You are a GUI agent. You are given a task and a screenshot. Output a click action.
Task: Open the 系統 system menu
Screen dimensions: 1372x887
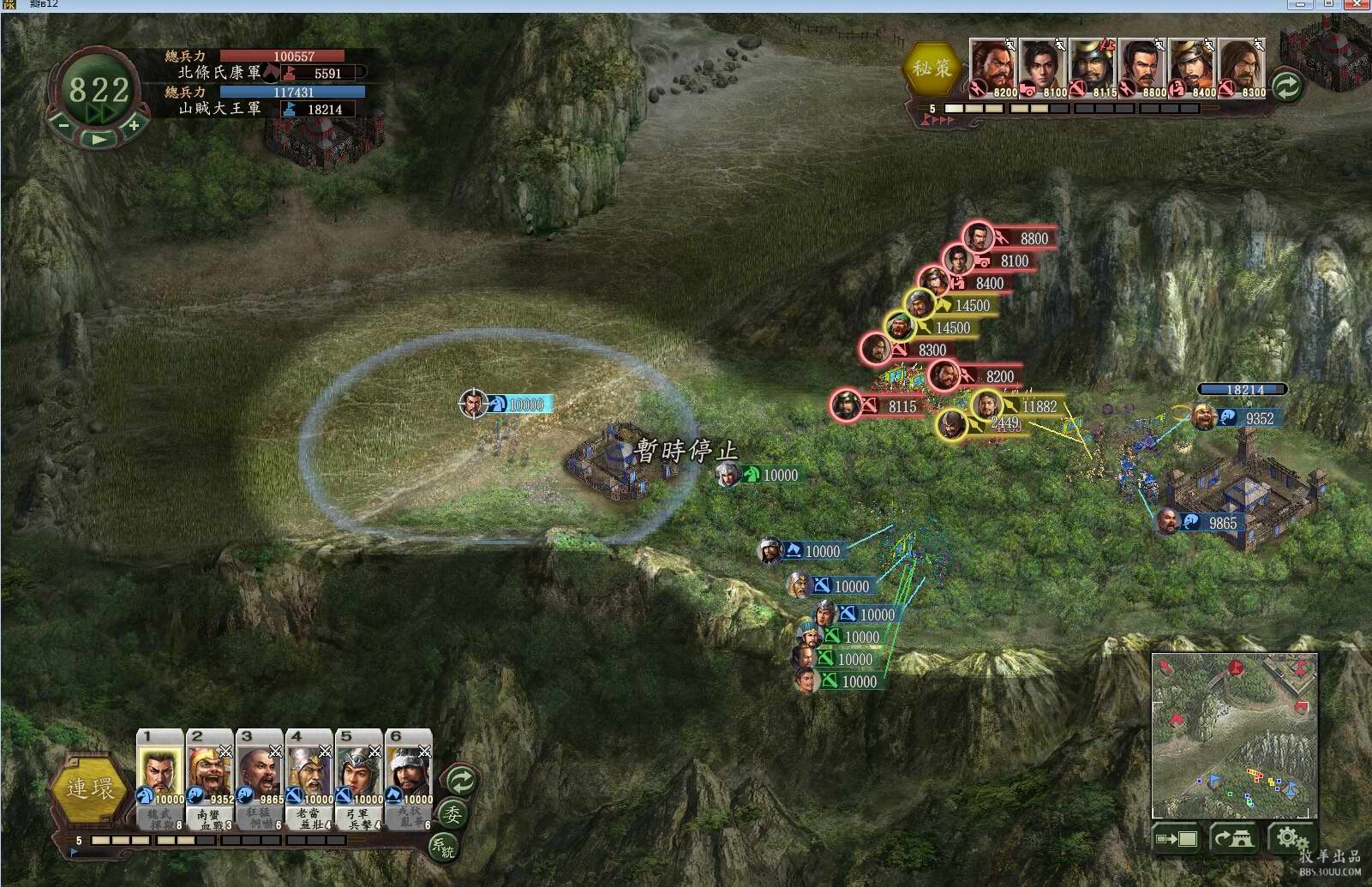pyautogui.click(x=443, y=848)
